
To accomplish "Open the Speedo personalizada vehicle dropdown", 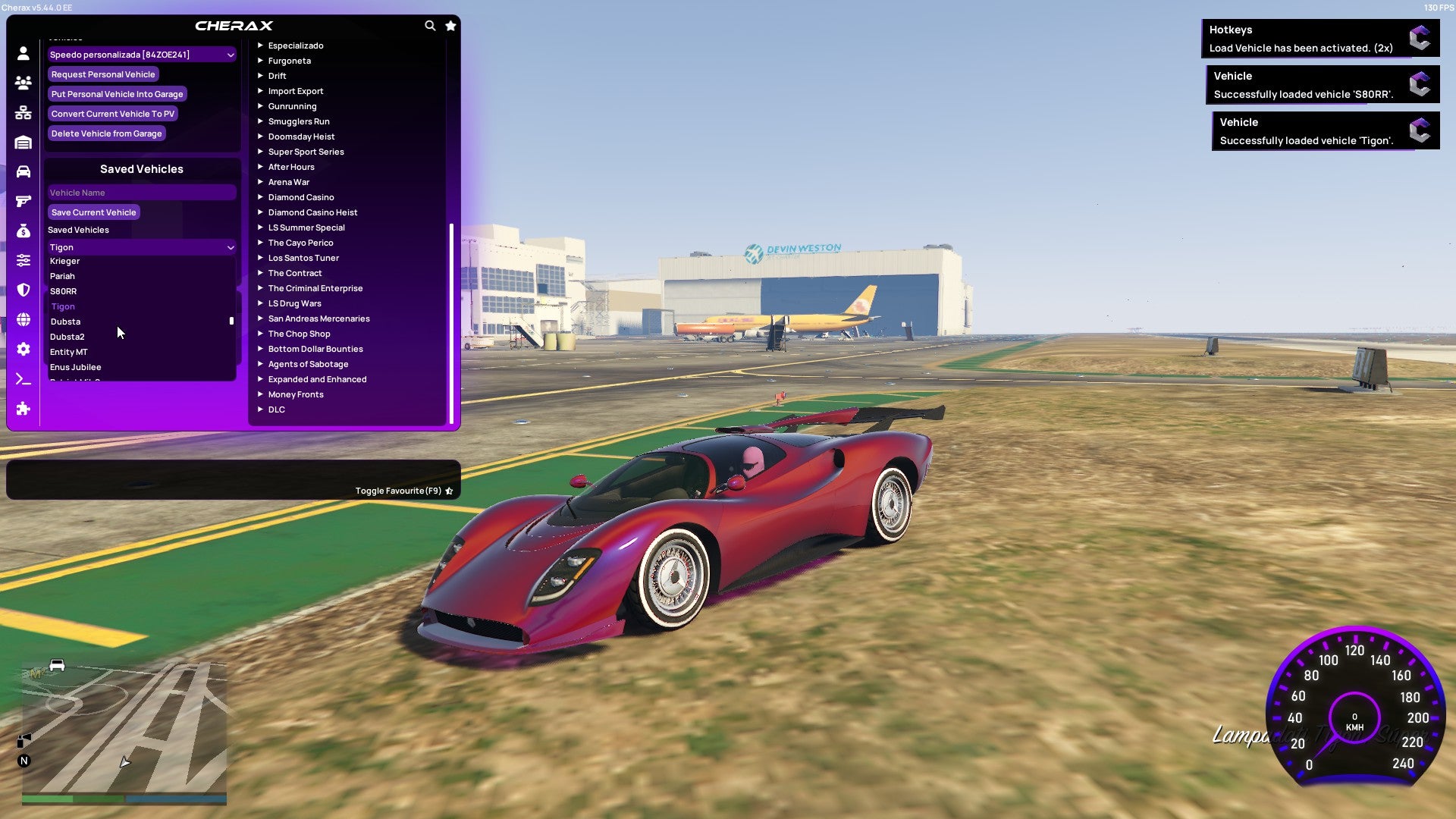I will tap(141, 55).
